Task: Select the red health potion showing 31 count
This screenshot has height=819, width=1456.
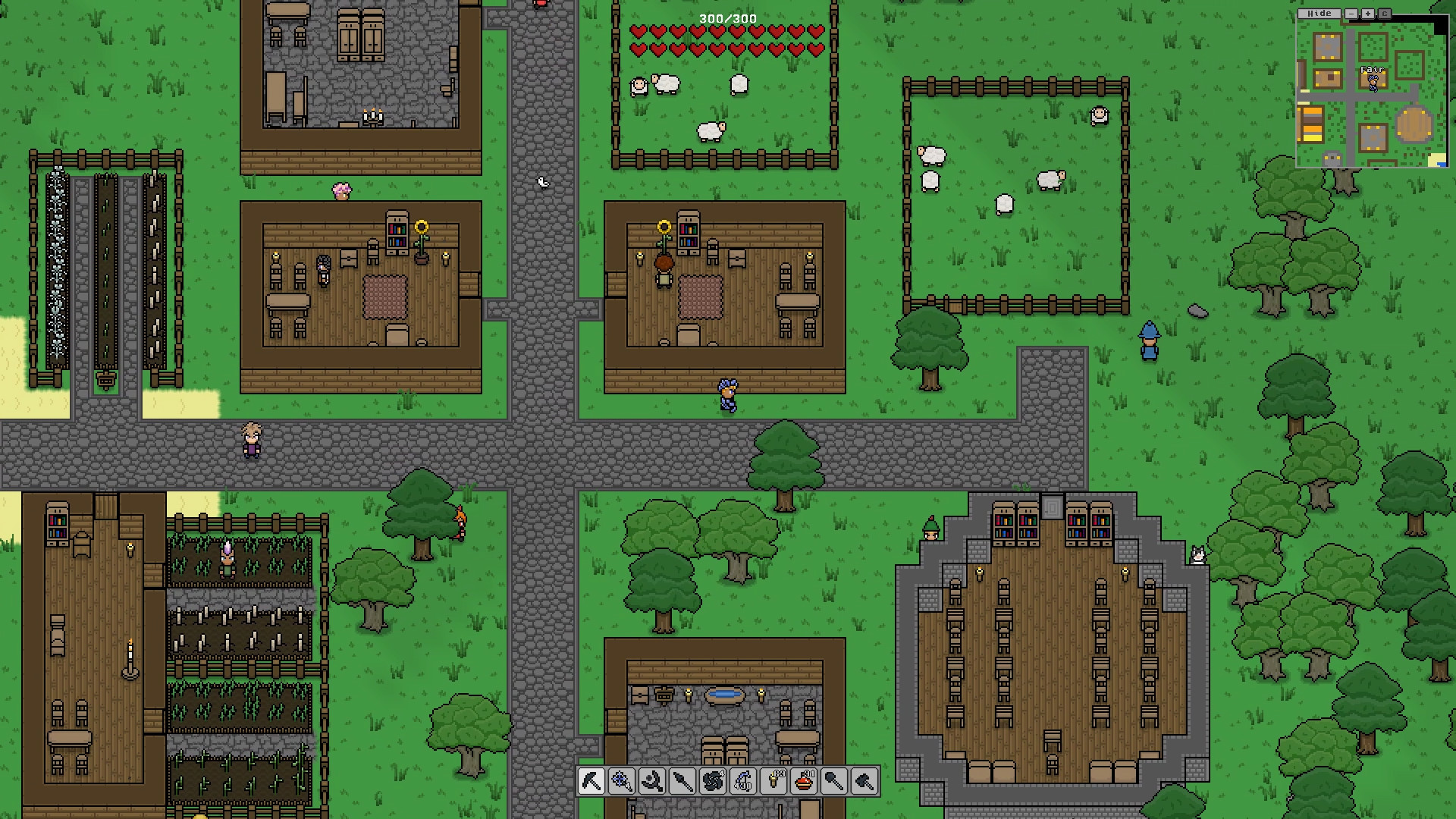Action: [805, 782]
